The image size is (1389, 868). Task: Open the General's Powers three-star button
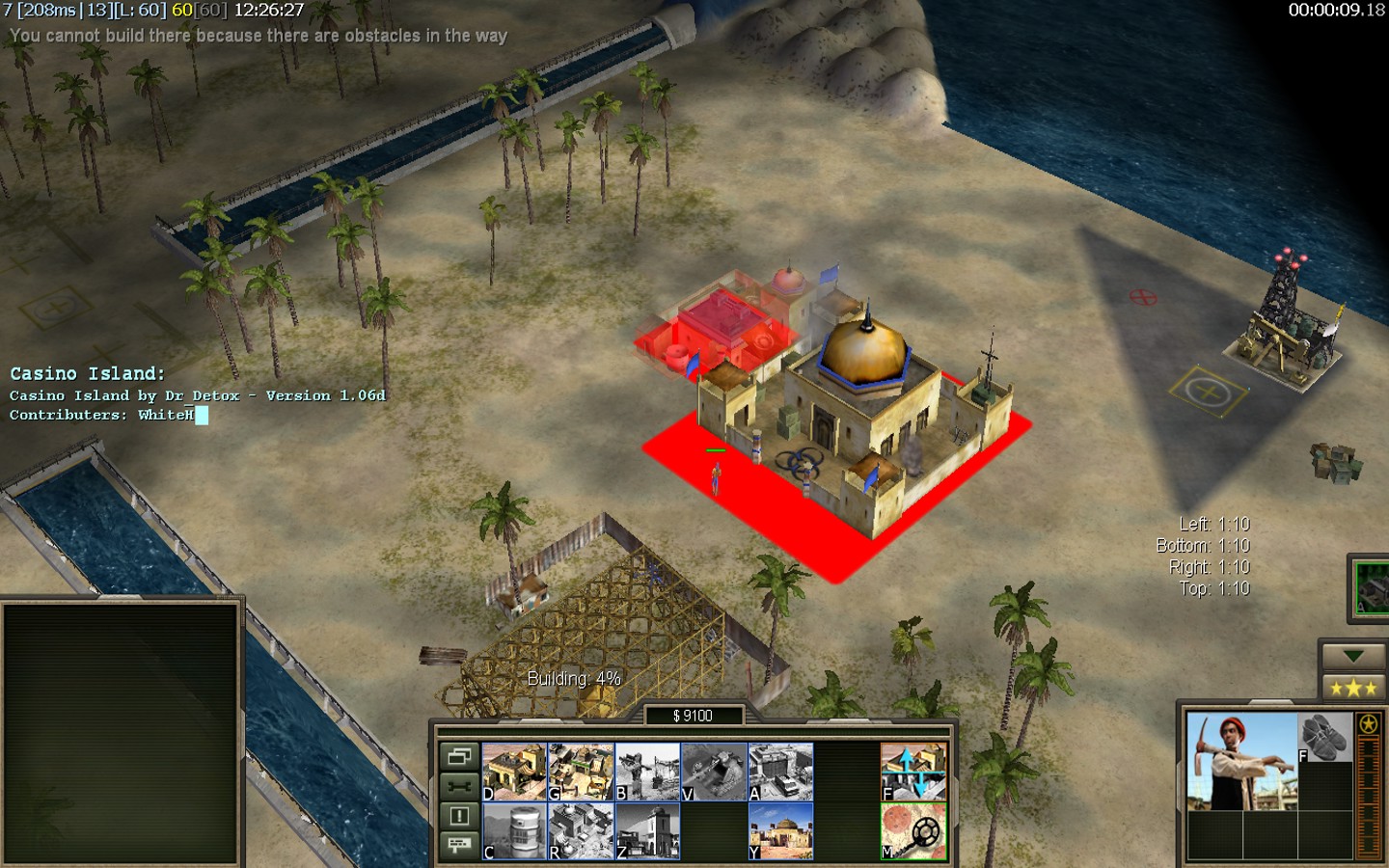coord(1352,688)
